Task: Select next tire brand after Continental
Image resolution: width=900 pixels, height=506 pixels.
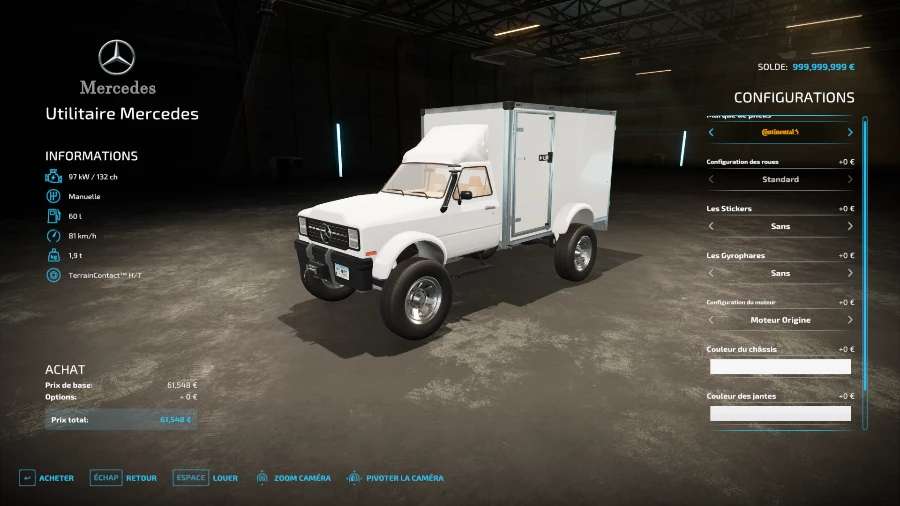Action: 850,132
